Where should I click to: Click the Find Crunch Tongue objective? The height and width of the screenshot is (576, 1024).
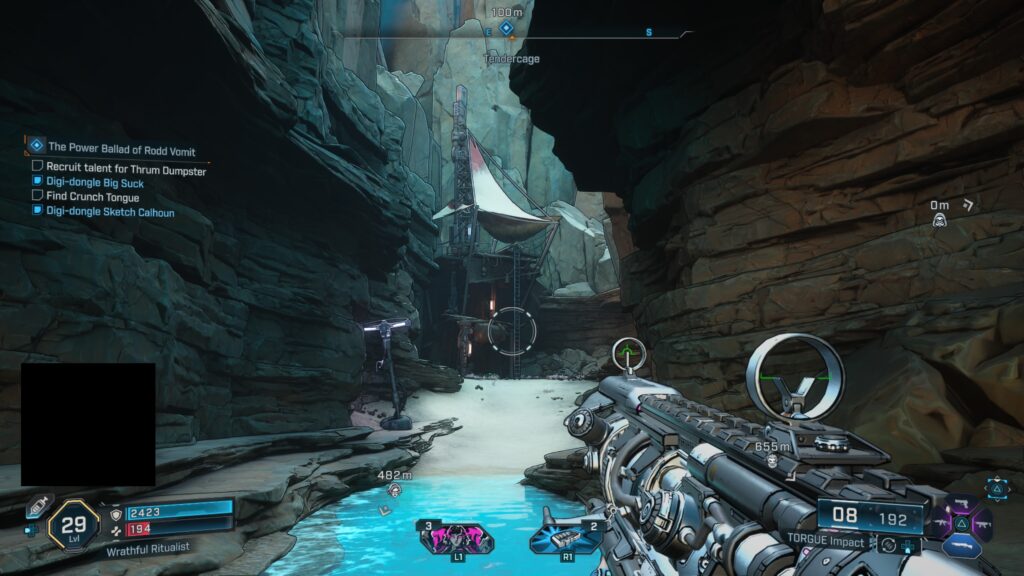click(x=93, y=197)
